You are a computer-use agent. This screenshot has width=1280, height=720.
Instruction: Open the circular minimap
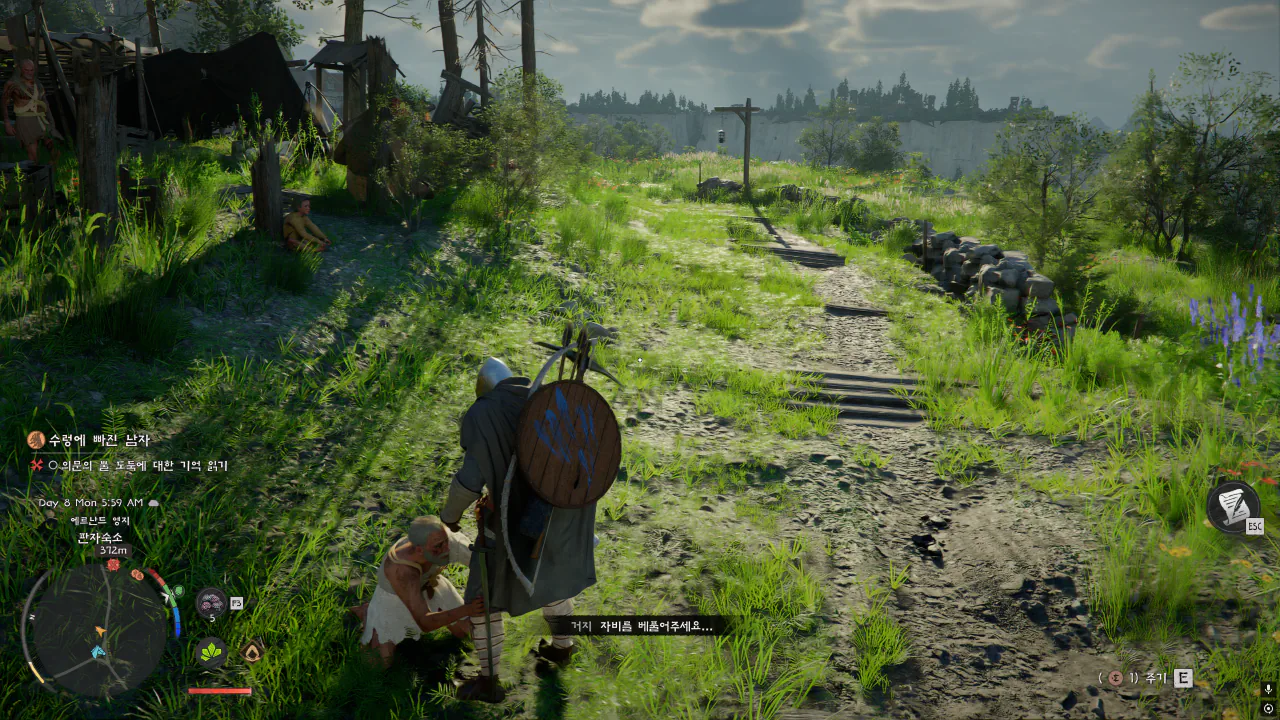coord(96,630)
